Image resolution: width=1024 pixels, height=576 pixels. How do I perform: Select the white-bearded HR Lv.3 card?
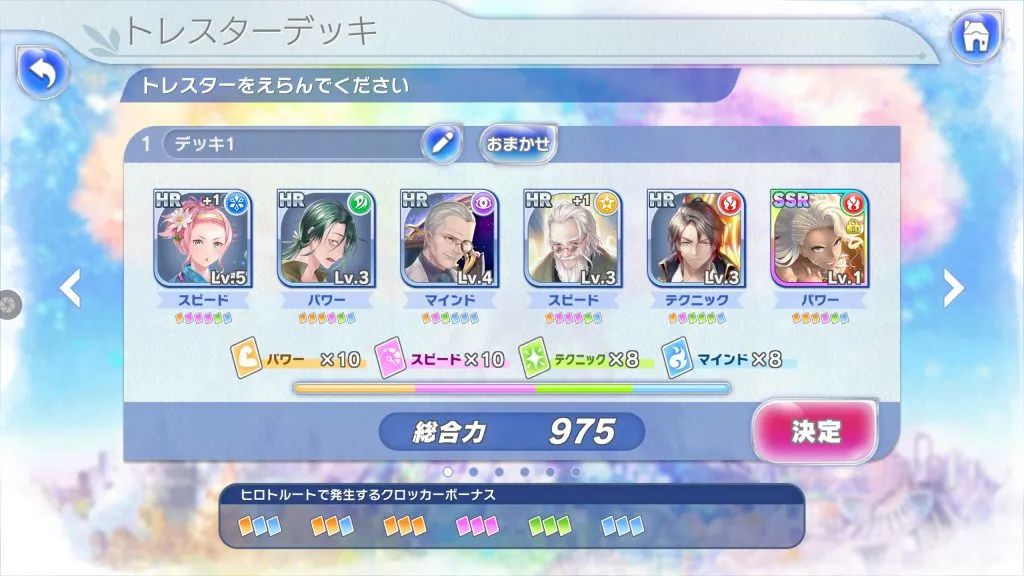(x=573, y=239)
